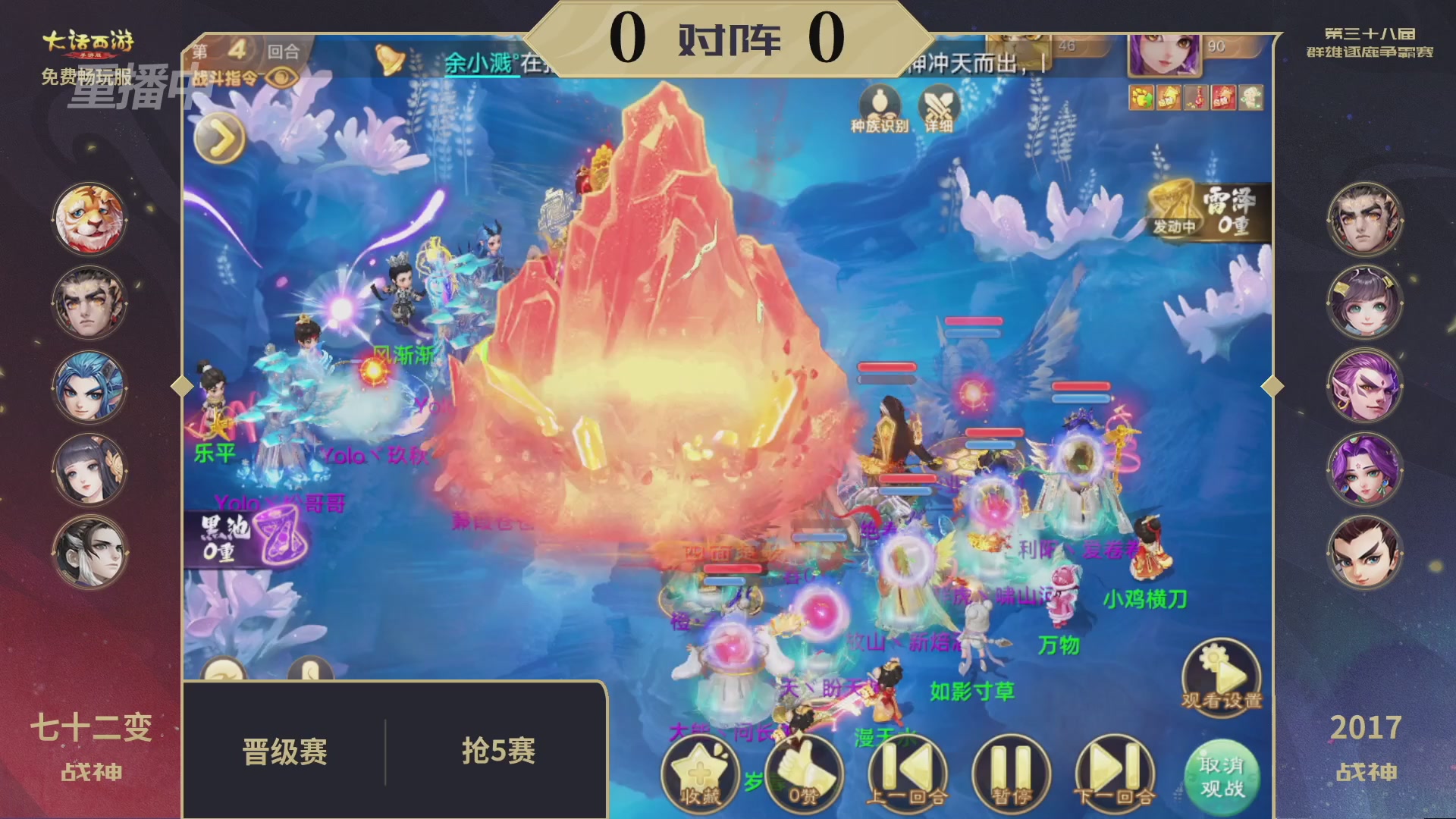Toggle the green vial buff icon
Viewport: 1456px width, 819px height.
click(1251, 97)
